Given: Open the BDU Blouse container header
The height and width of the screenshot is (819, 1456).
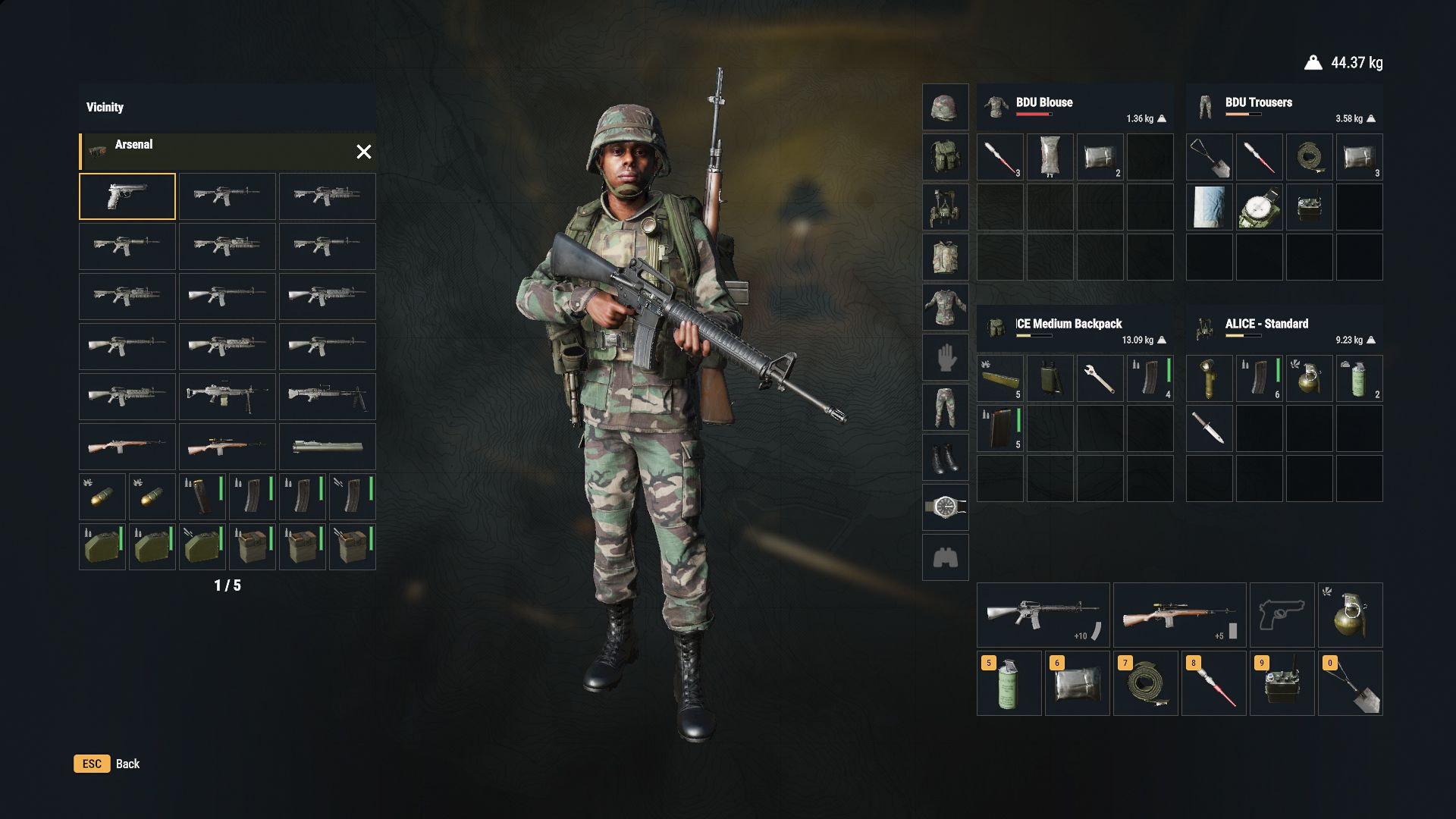Looking at the screenshot, I should [x=1075, y=108].
